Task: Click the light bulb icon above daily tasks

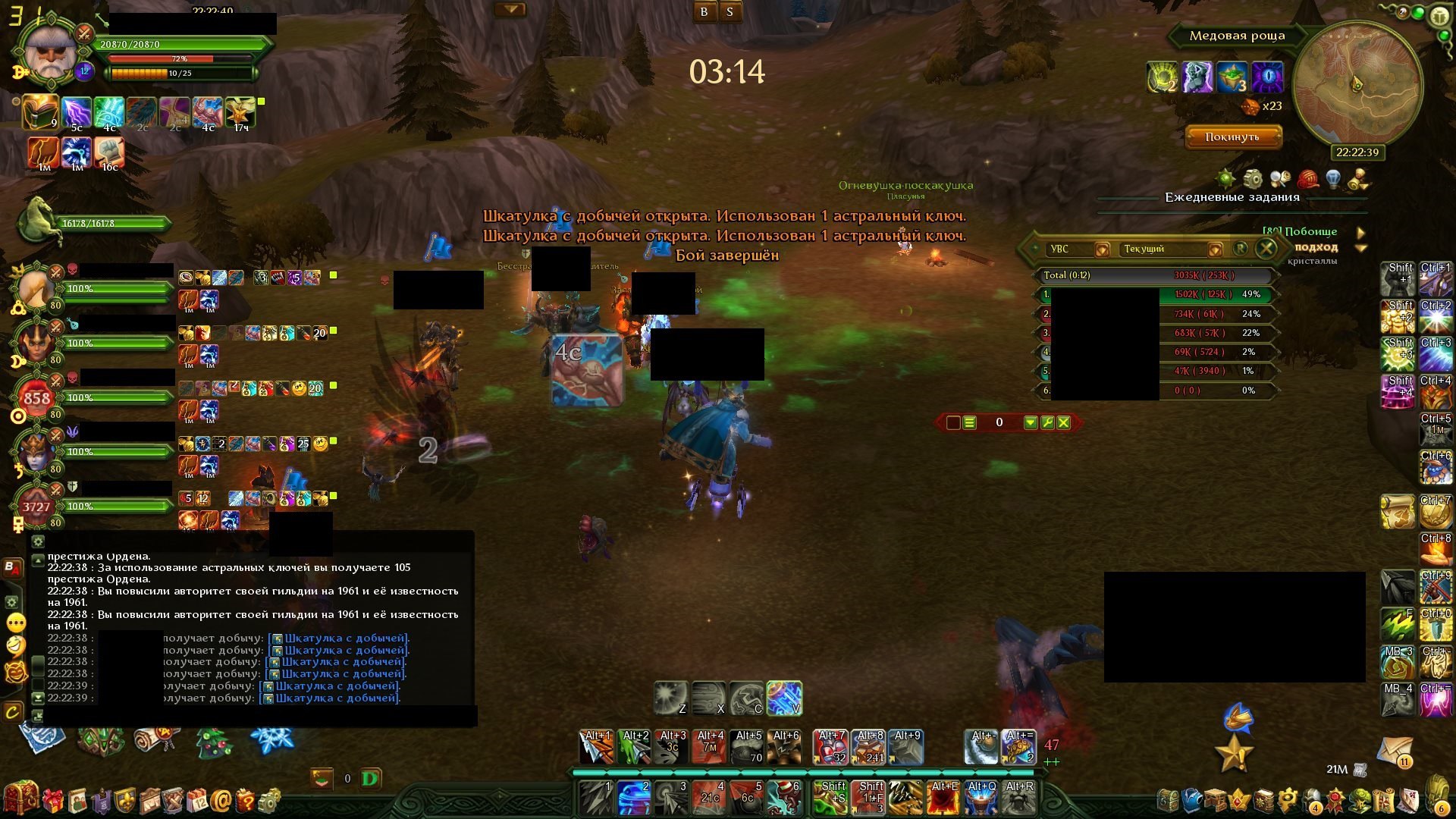Action: click(x=1332, y=179)
